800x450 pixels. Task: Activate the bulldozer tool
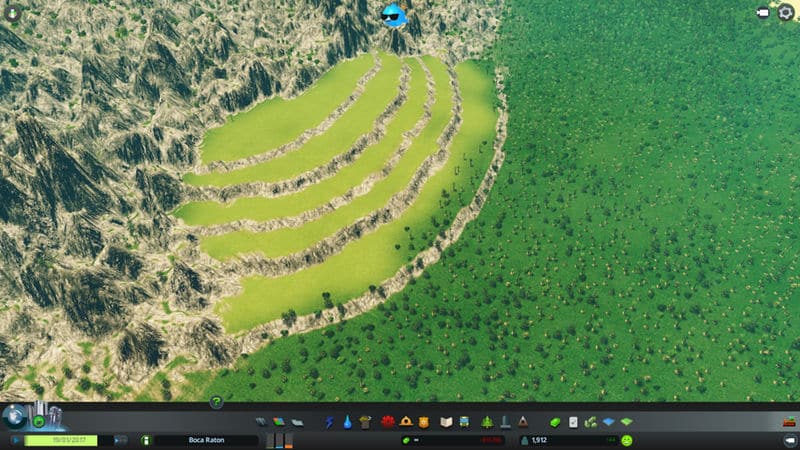pyautogui.click(x=788, y=440)
